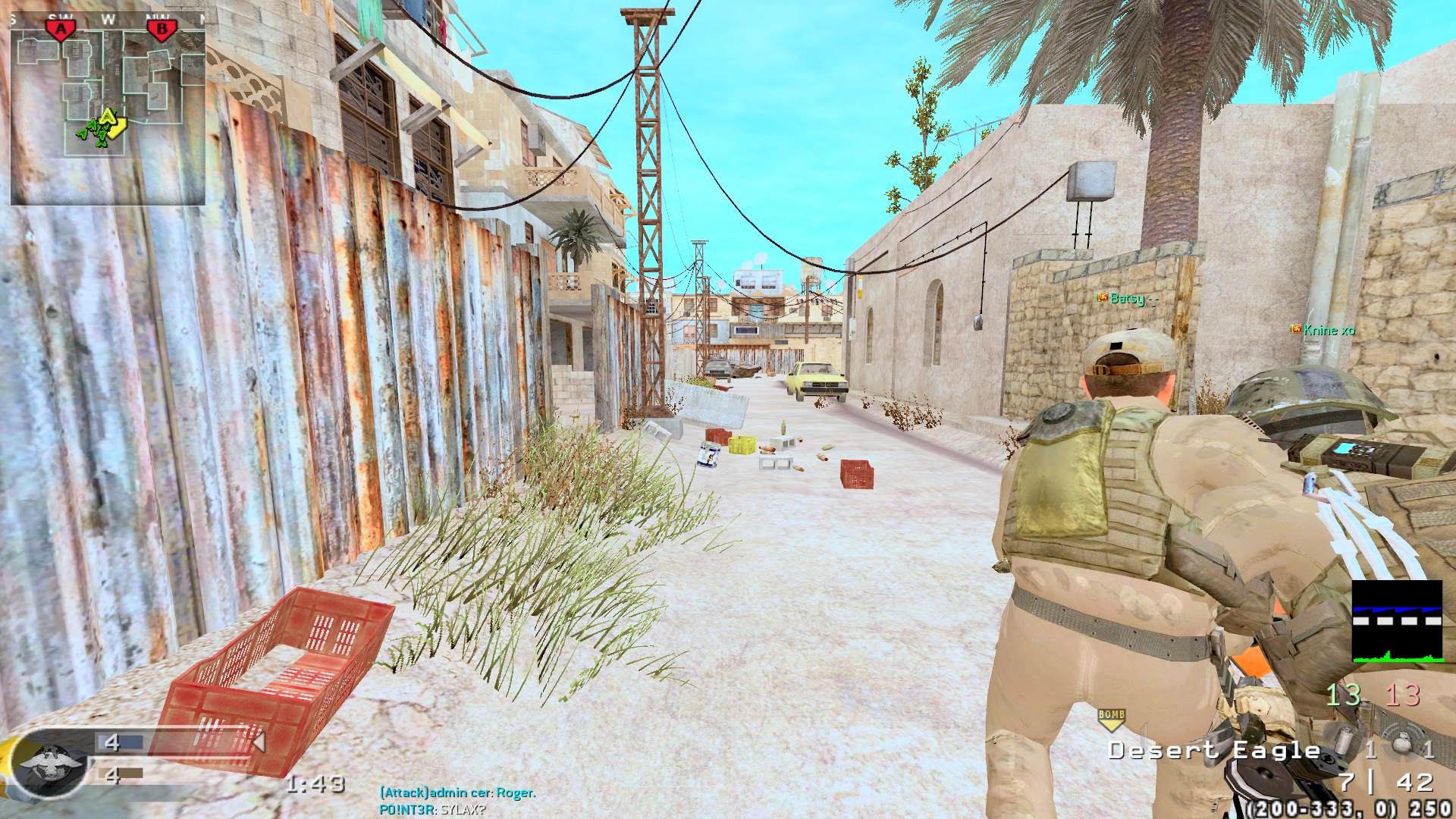Select the Desert Eagle weapon label
The image size is (1456, 819).
[1213, 751]
